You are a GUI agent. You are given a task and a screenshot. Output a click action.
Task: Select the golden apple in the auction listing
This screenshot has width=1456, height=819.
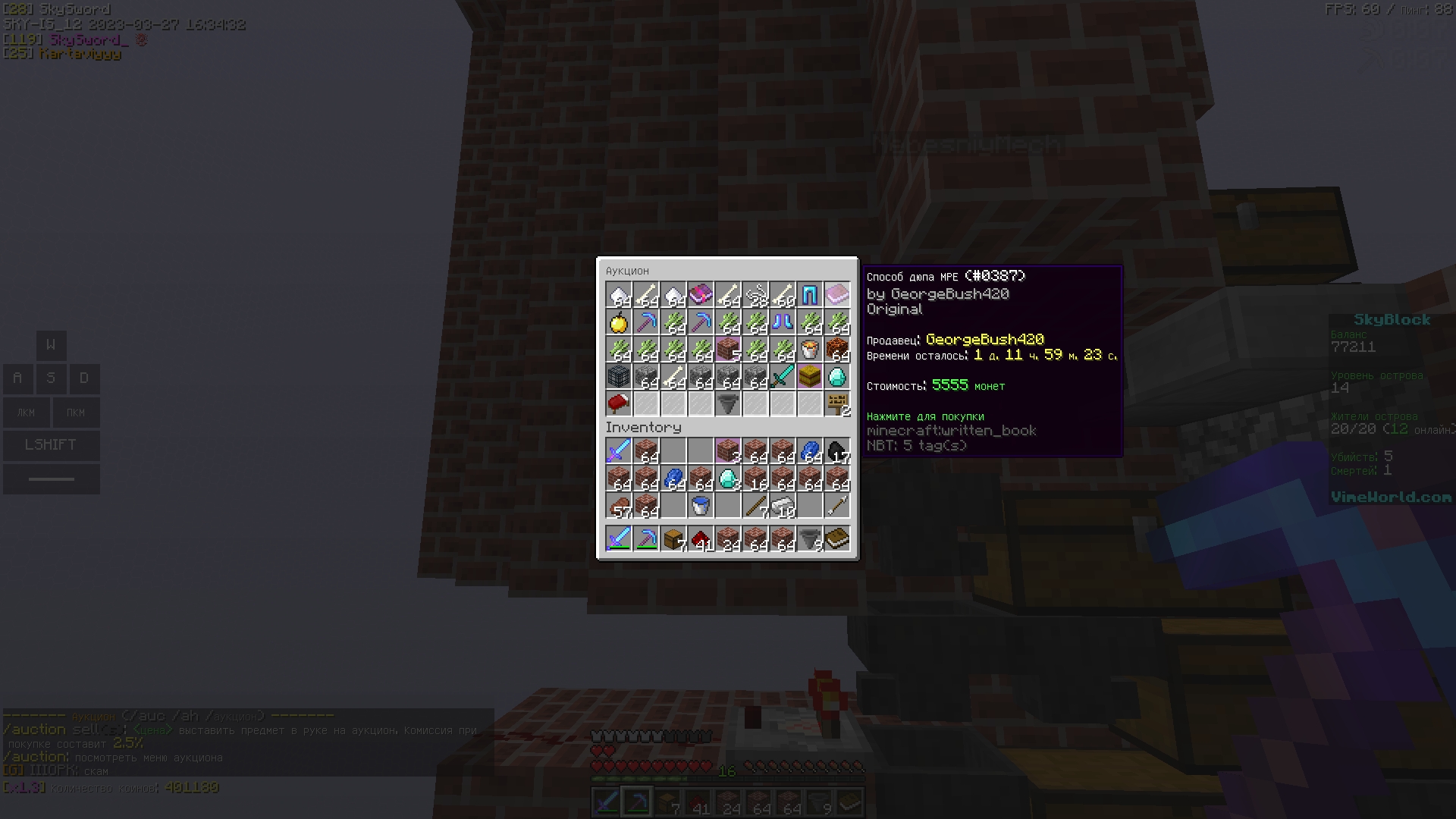(619, 322)
